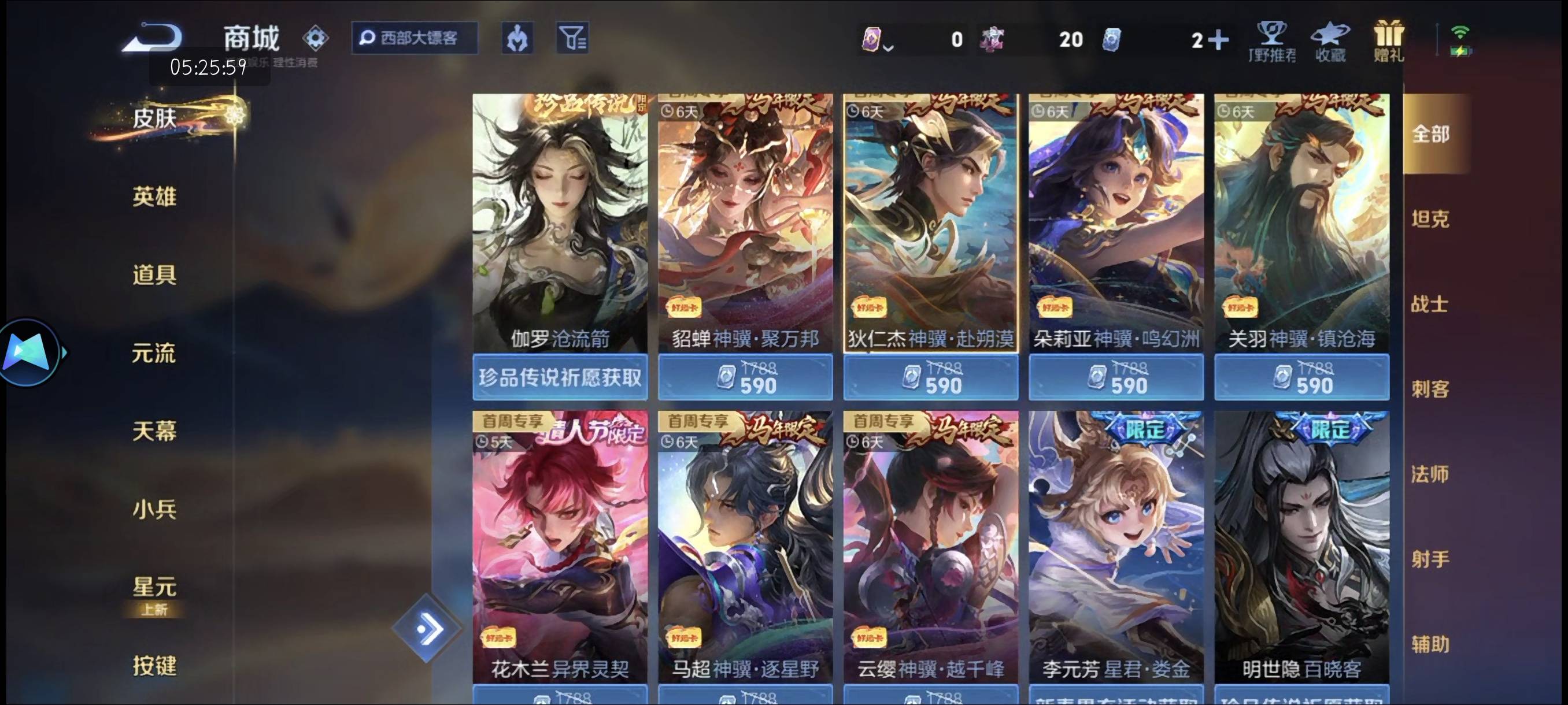This screenshot has width=1568, height=705.
Task: Switch to the 英雄 tab on left
Action: 154,196
